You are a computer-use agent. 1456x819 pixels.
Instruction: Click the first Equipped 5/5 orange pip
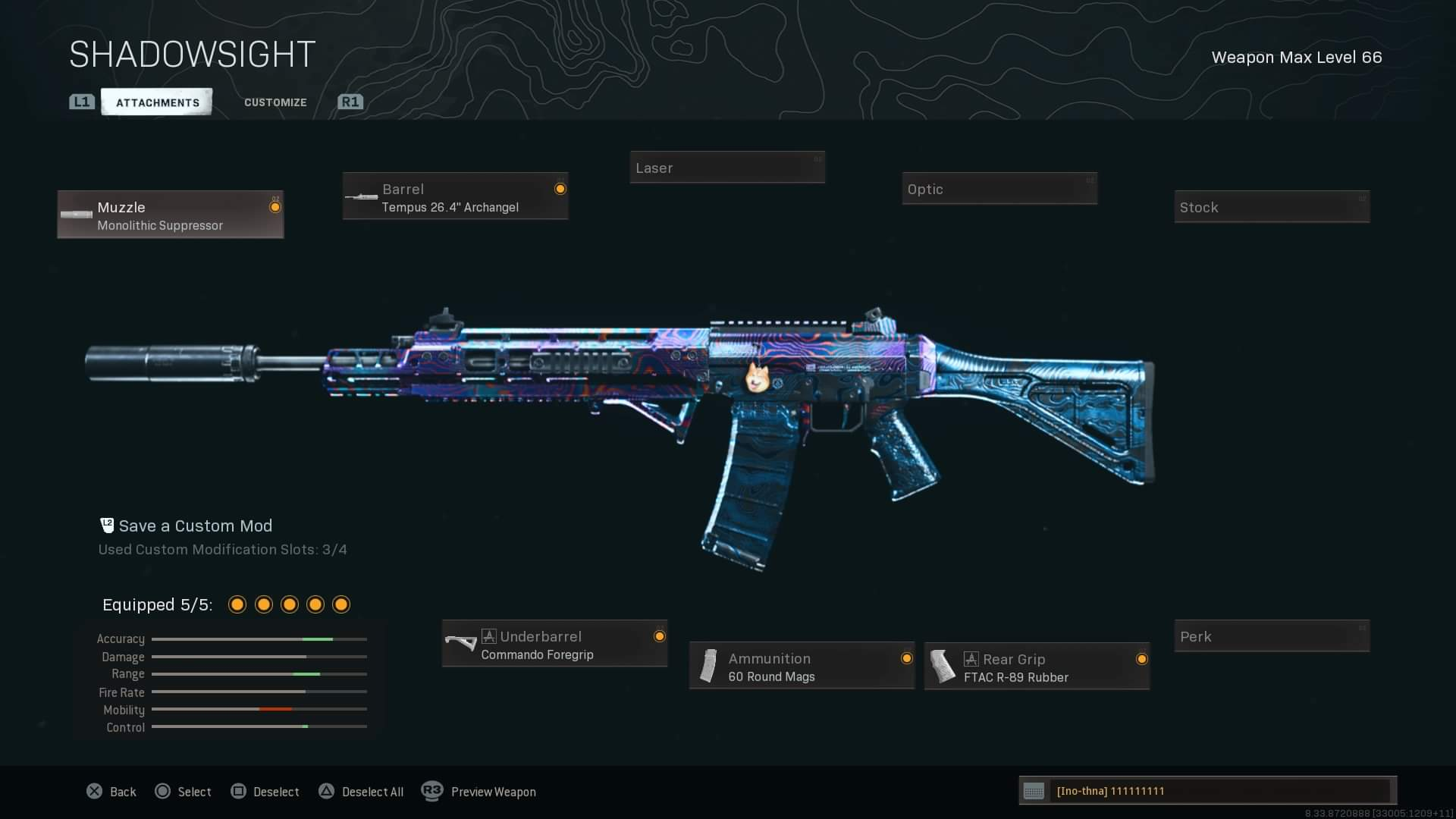(237, 604)
